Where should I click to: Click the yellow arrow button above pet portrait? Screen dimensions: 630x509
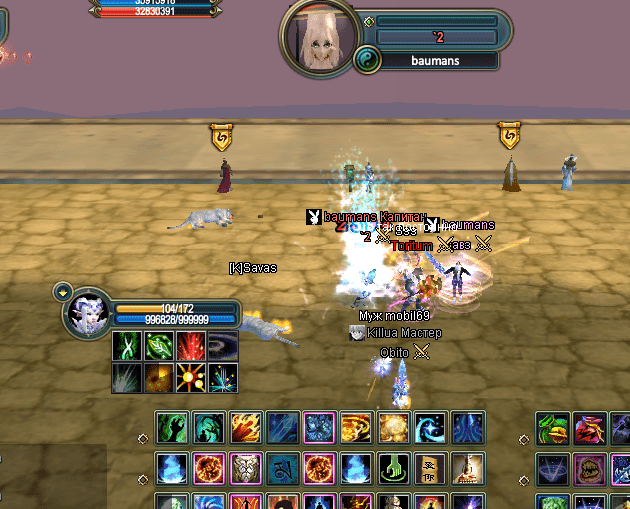[62, 293]
